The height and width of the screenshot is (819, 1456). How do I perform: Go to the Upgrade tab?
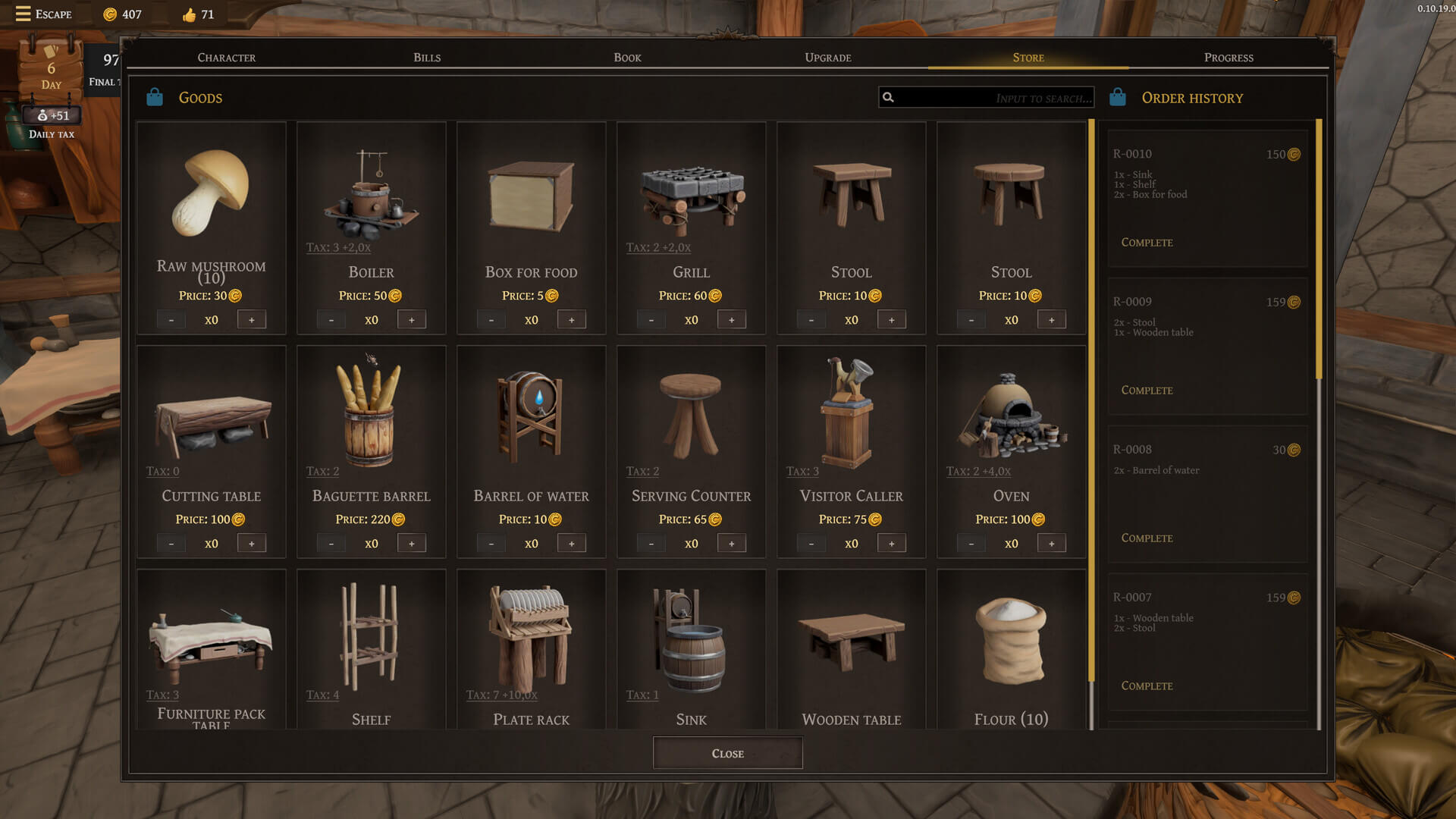tap(827, 58)
